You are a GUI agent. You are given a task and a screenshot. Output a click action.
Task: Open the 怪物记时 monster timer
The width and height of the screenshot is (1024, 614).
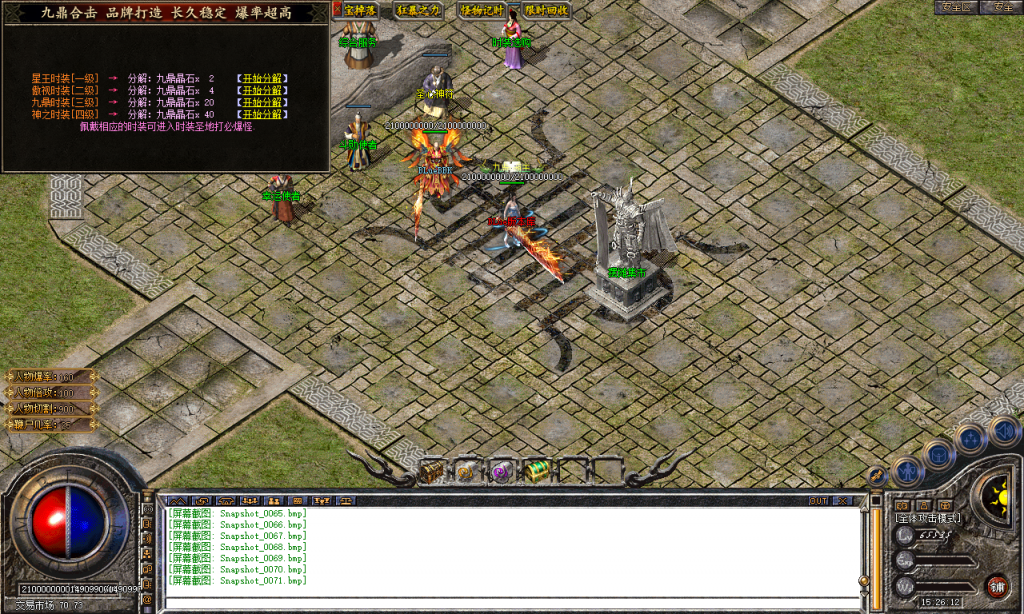[482, 10]
